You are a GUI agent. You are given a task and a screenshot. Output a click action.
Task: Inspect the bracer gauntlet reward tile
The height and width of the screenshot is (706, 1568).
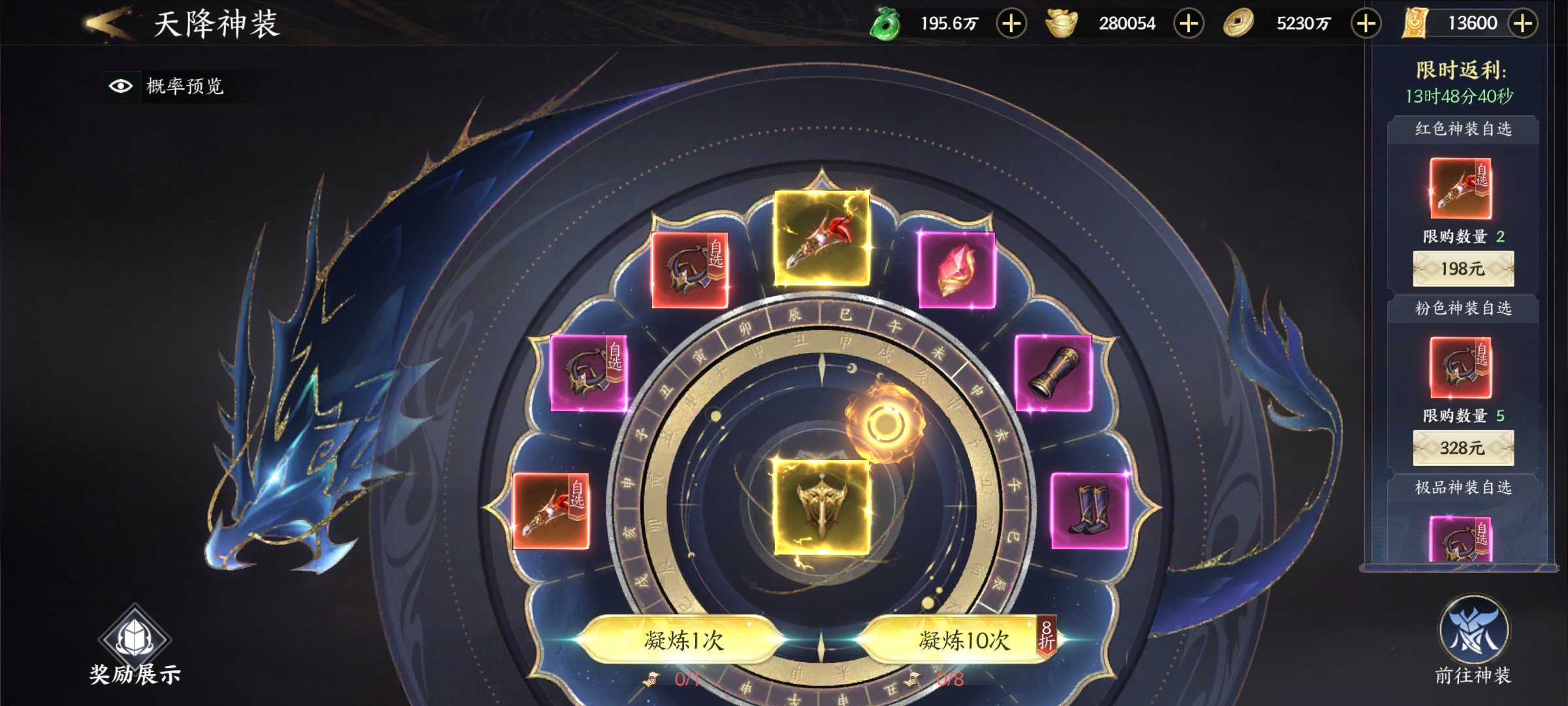pyautogui.click(x=1053, y=373)
